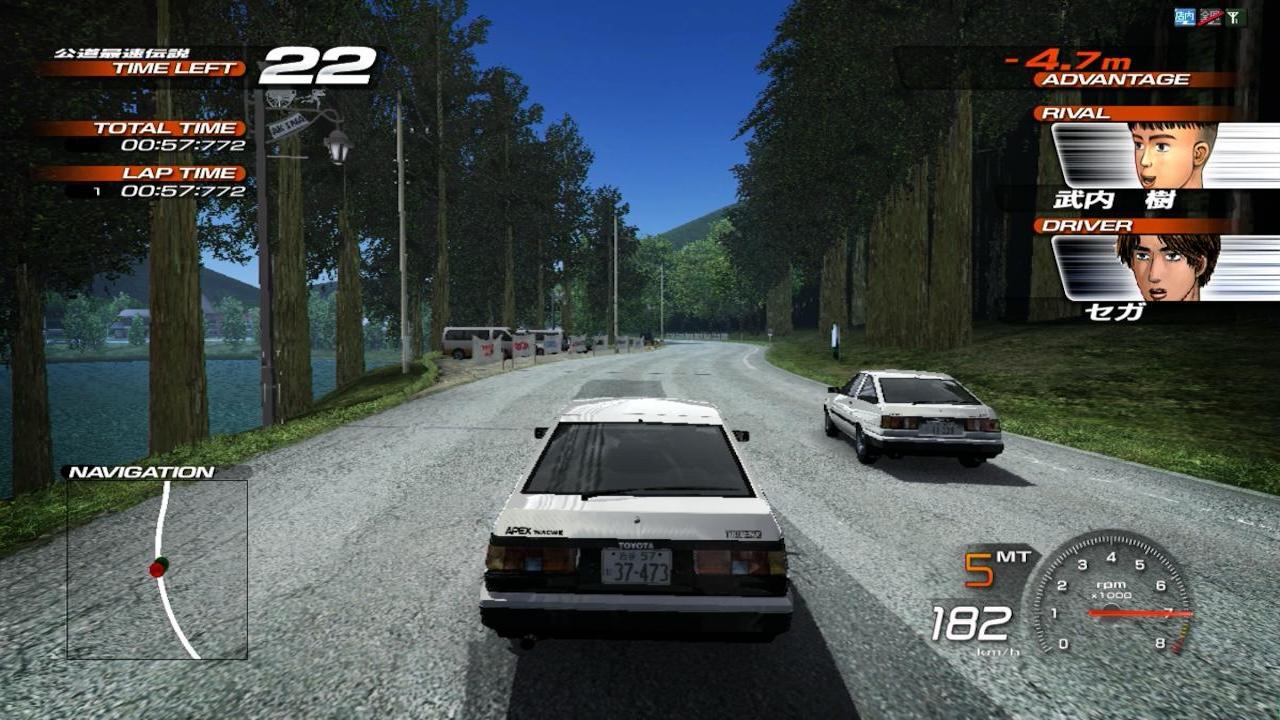Select the crossed-out 全国 (national) mode icon
The image size is (1280, 720).
(1210, 16)
